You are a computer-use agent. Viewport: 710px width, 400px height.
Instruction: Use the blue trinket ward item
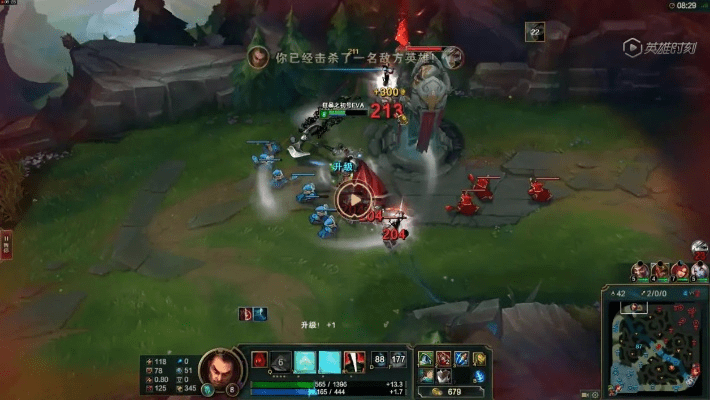click(x=479, y=376)
